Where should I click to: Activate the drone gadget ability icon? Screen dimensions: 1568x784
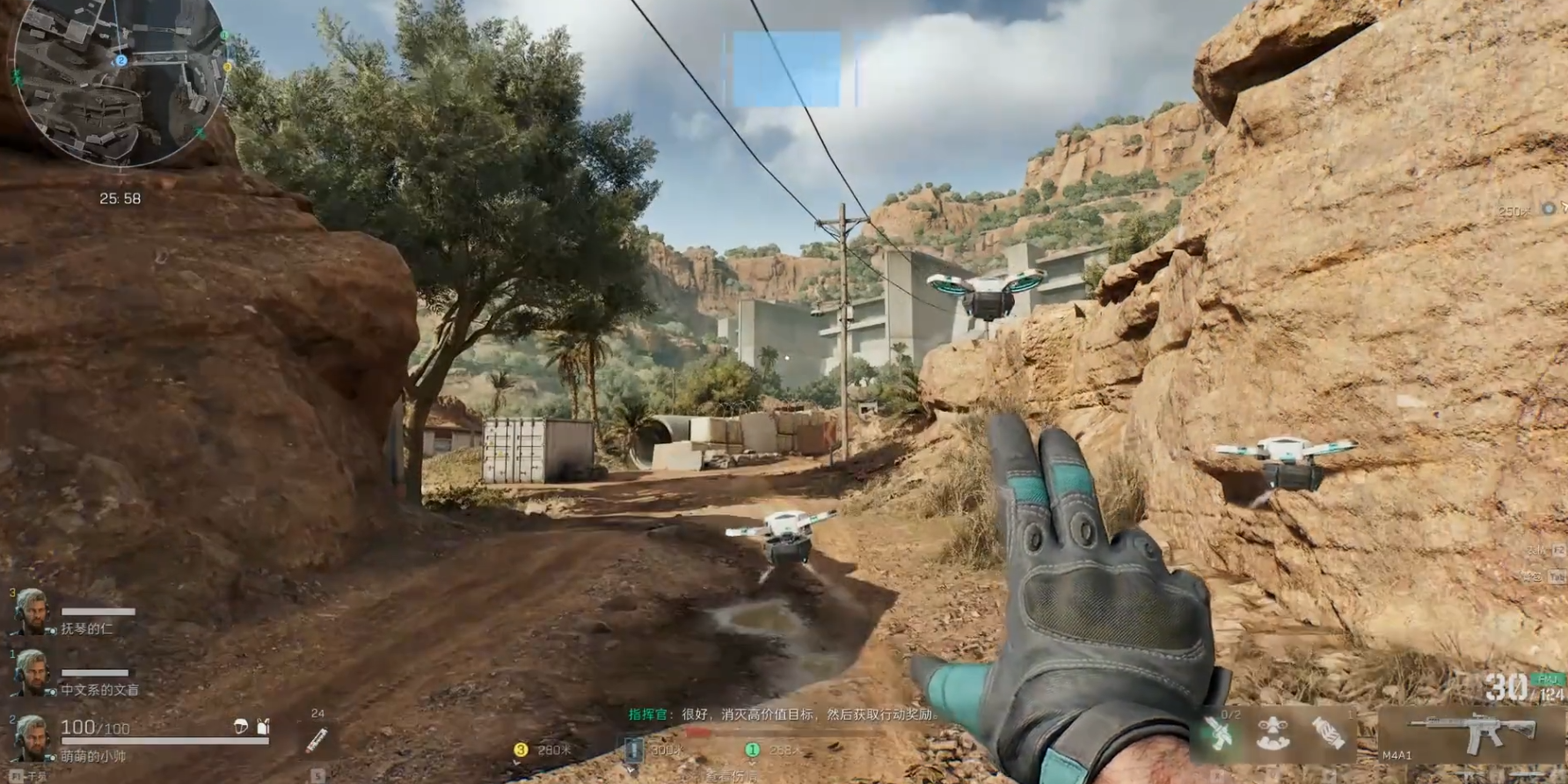click(x=1273, y=735)
